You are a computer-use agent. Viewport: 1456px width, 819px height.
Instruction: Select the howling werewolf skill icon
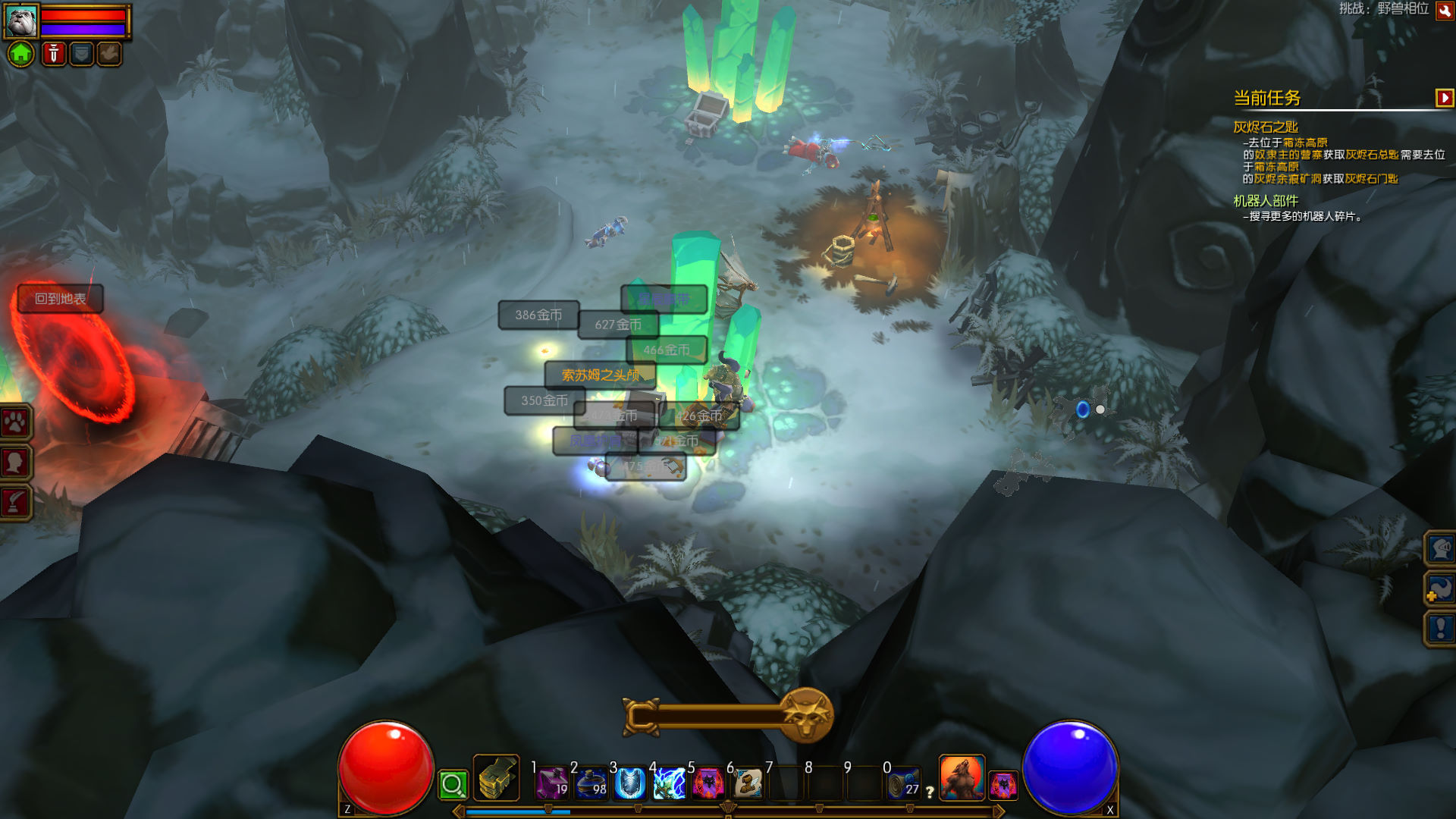(x=962, y=778)
